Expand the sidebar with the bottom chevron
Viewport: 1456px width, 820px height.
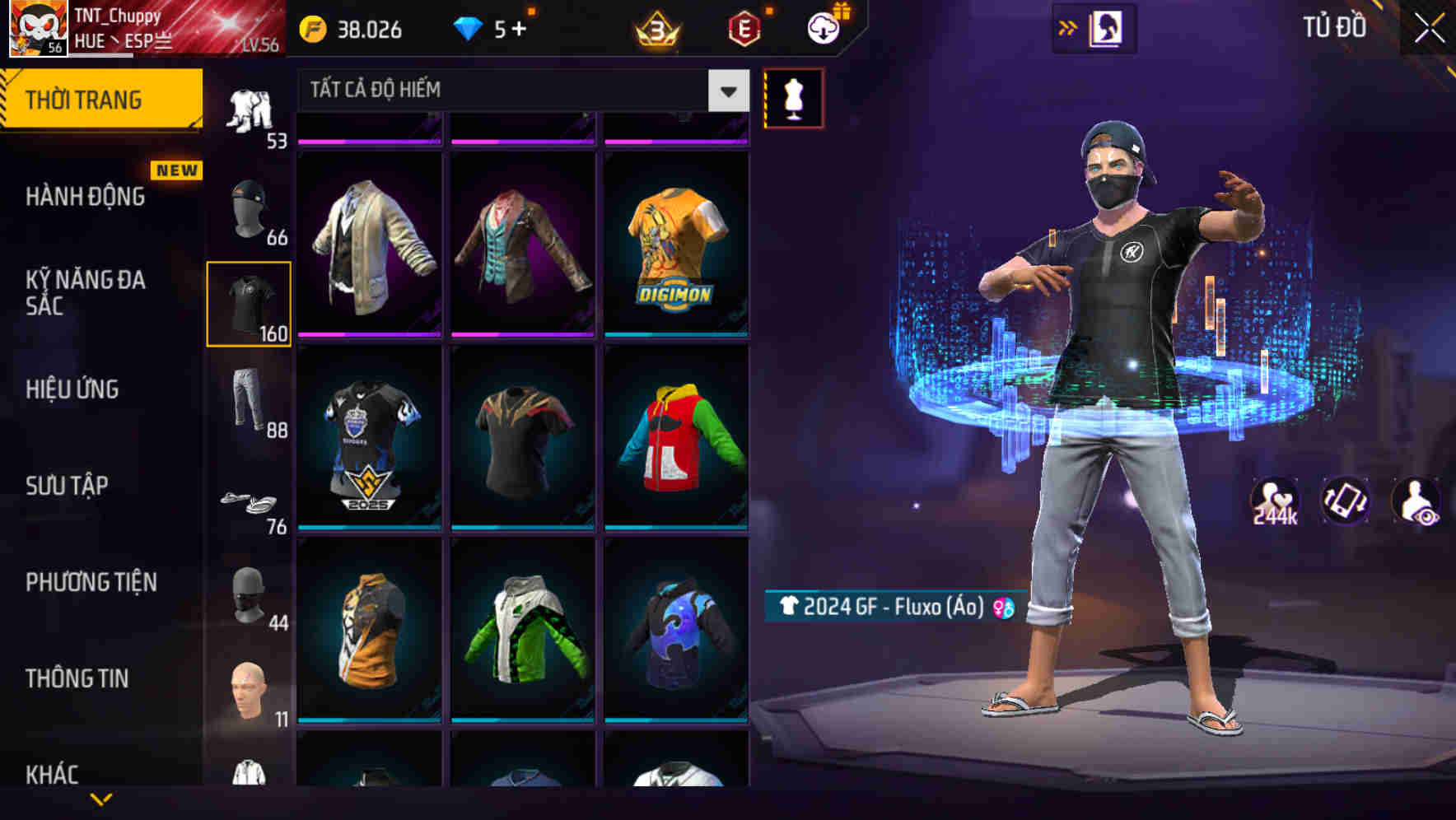coord(101,797)
